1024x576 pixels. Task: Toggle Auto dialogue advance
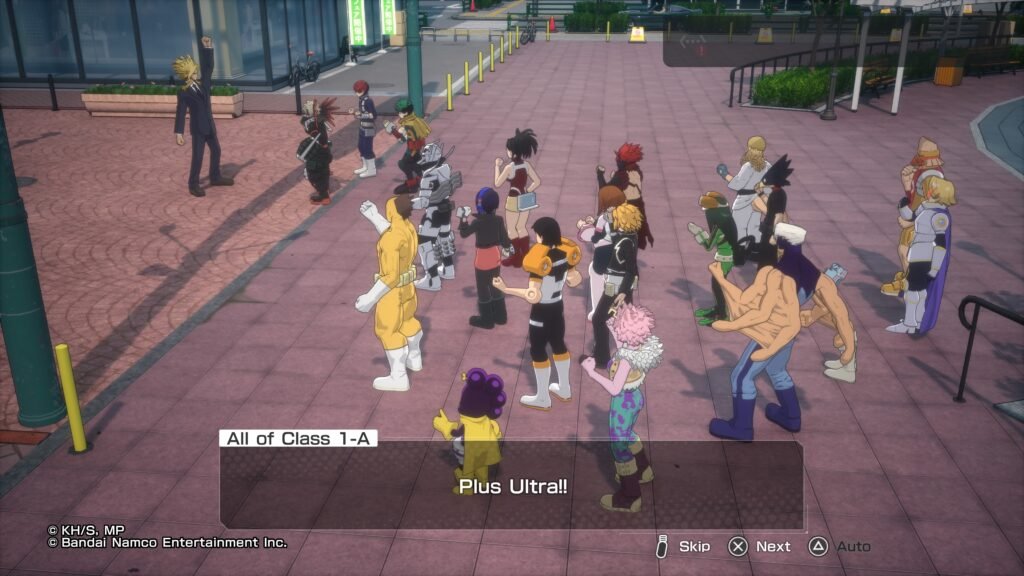pyautogui.click(x=840, y=547)
